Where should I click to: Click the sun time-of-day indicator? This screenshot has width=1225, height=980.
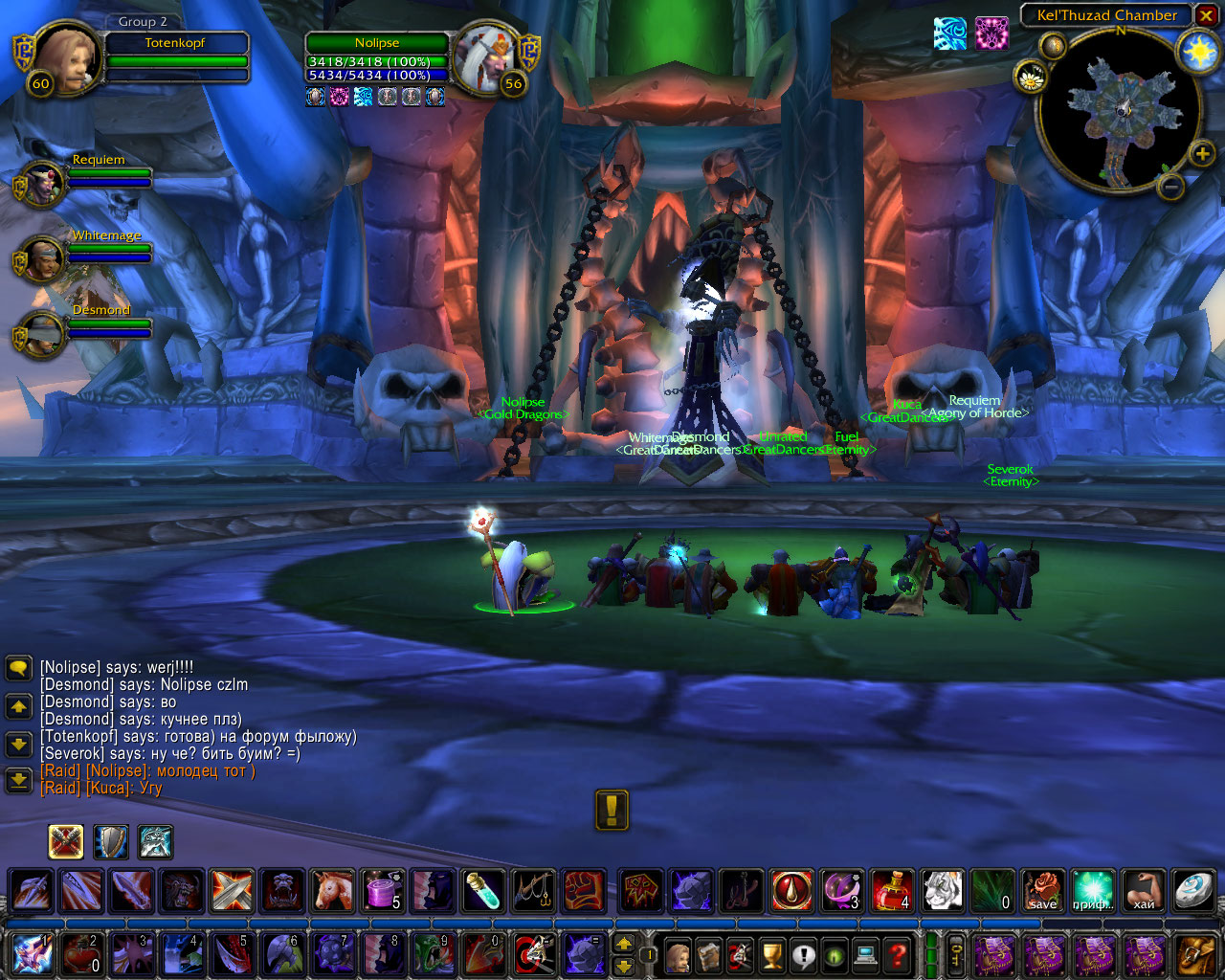[1198, 52]
